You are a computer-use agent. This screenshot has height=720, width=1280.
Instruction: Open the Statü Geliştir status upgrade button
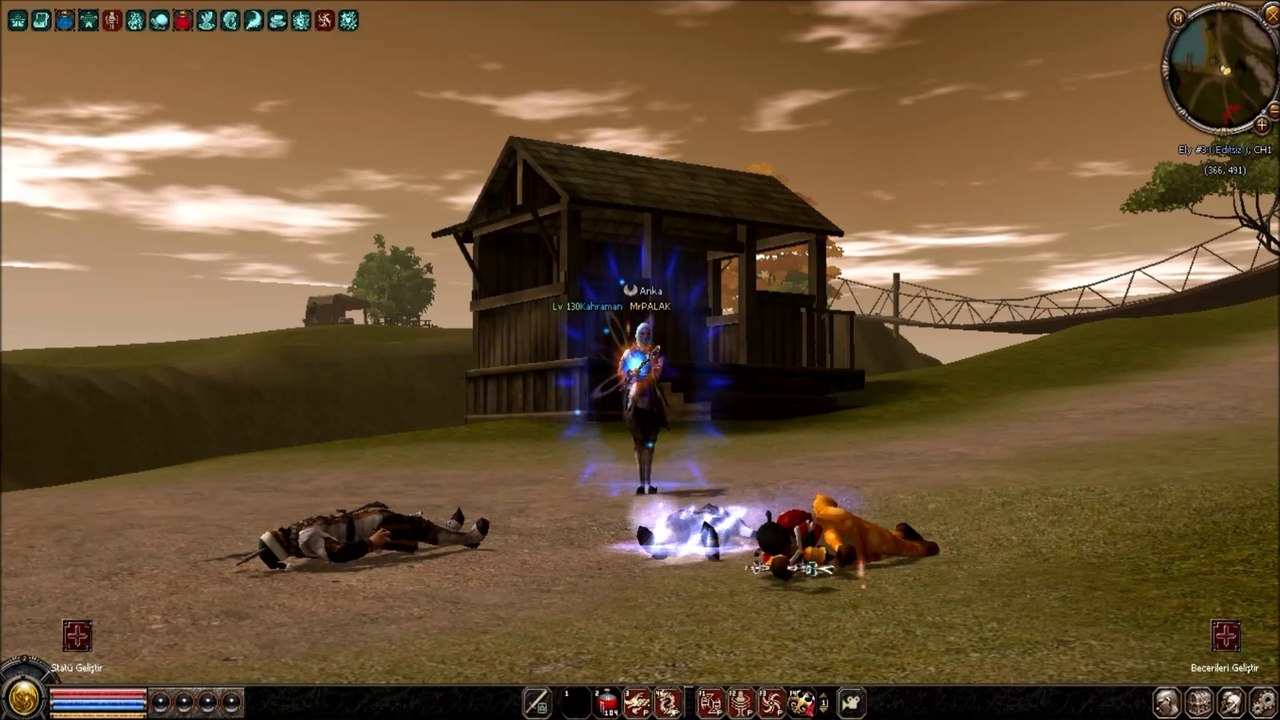[77, 636]
